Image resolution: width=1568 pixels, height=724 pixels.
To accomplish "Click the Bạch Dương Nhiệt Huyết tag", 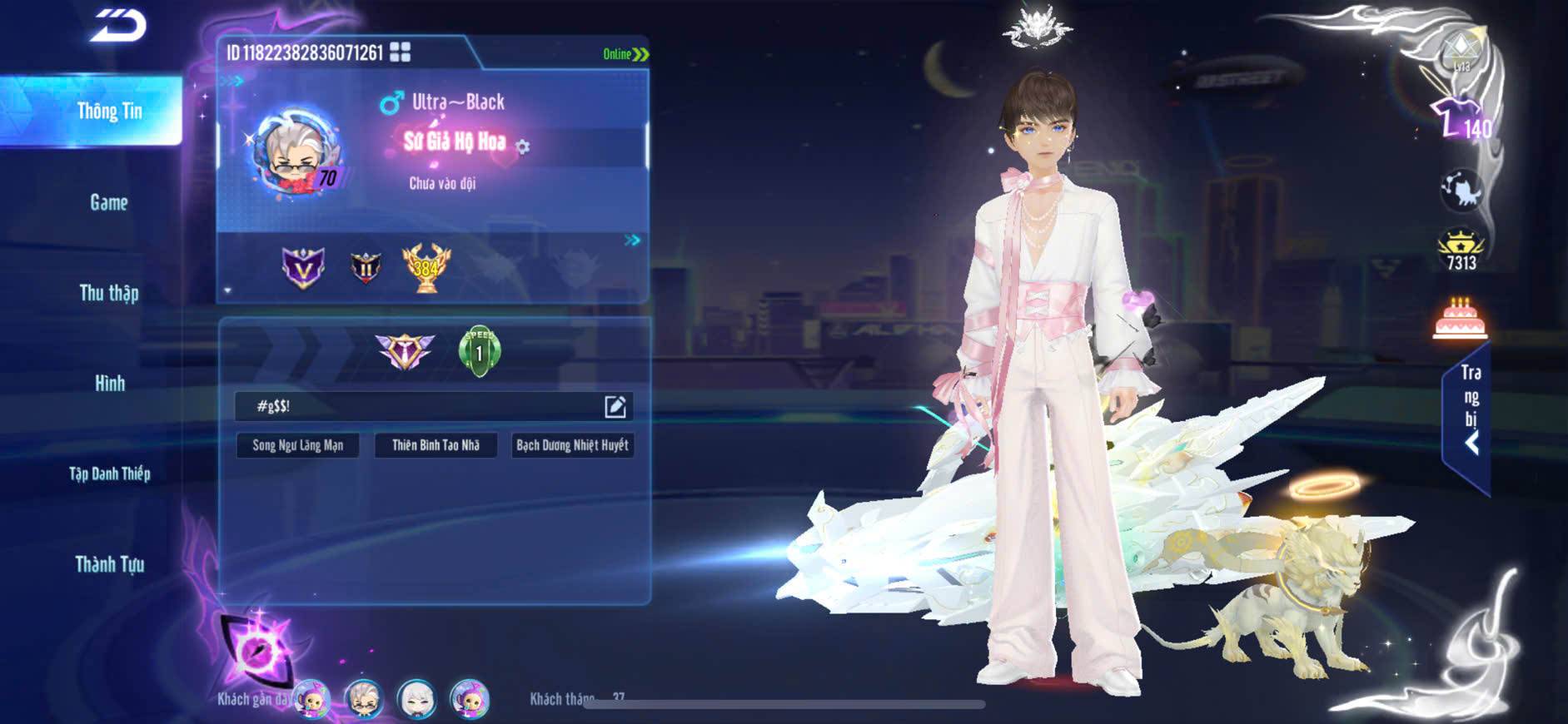I will (x=572, y=445).
